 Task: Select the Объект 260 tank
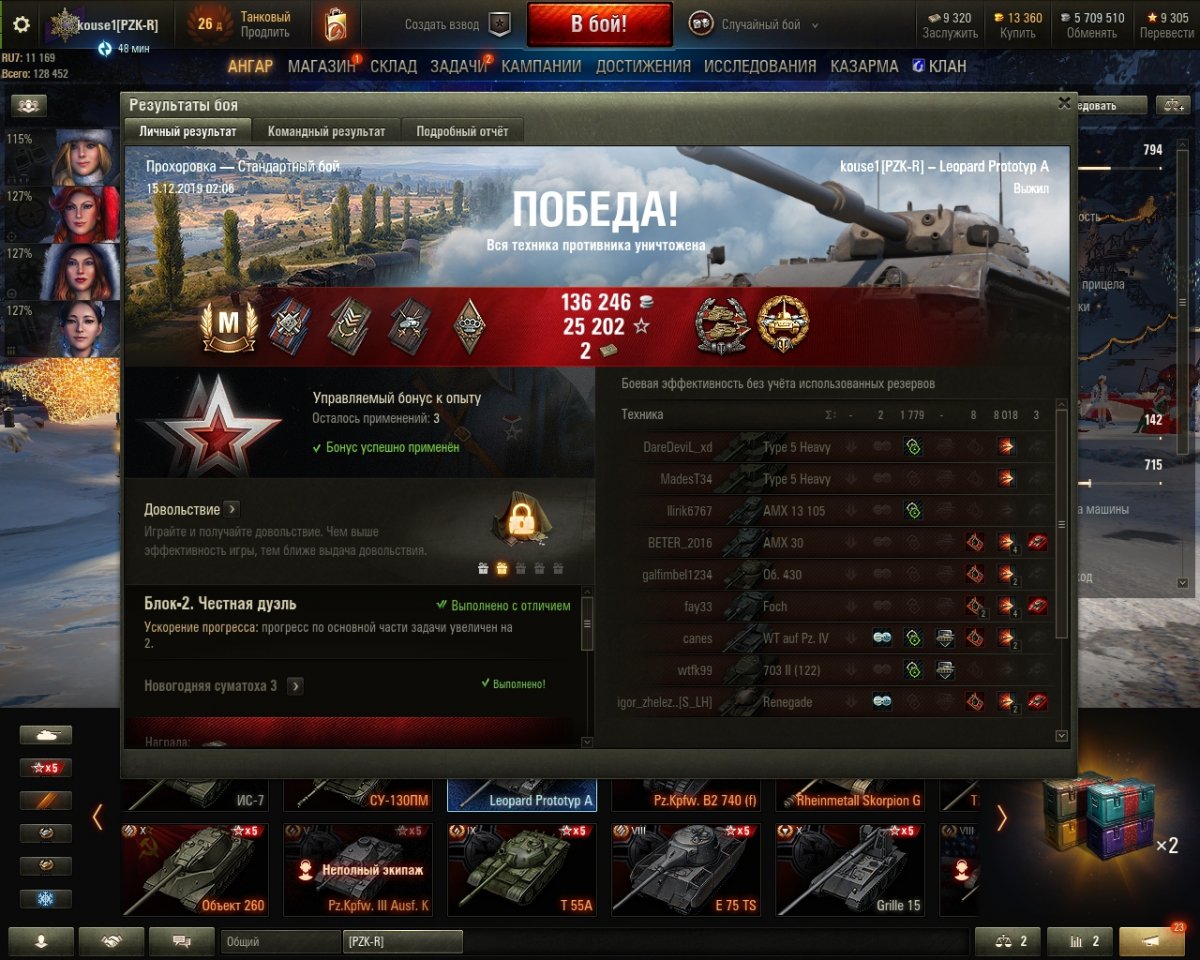click(x=195, y=869)
